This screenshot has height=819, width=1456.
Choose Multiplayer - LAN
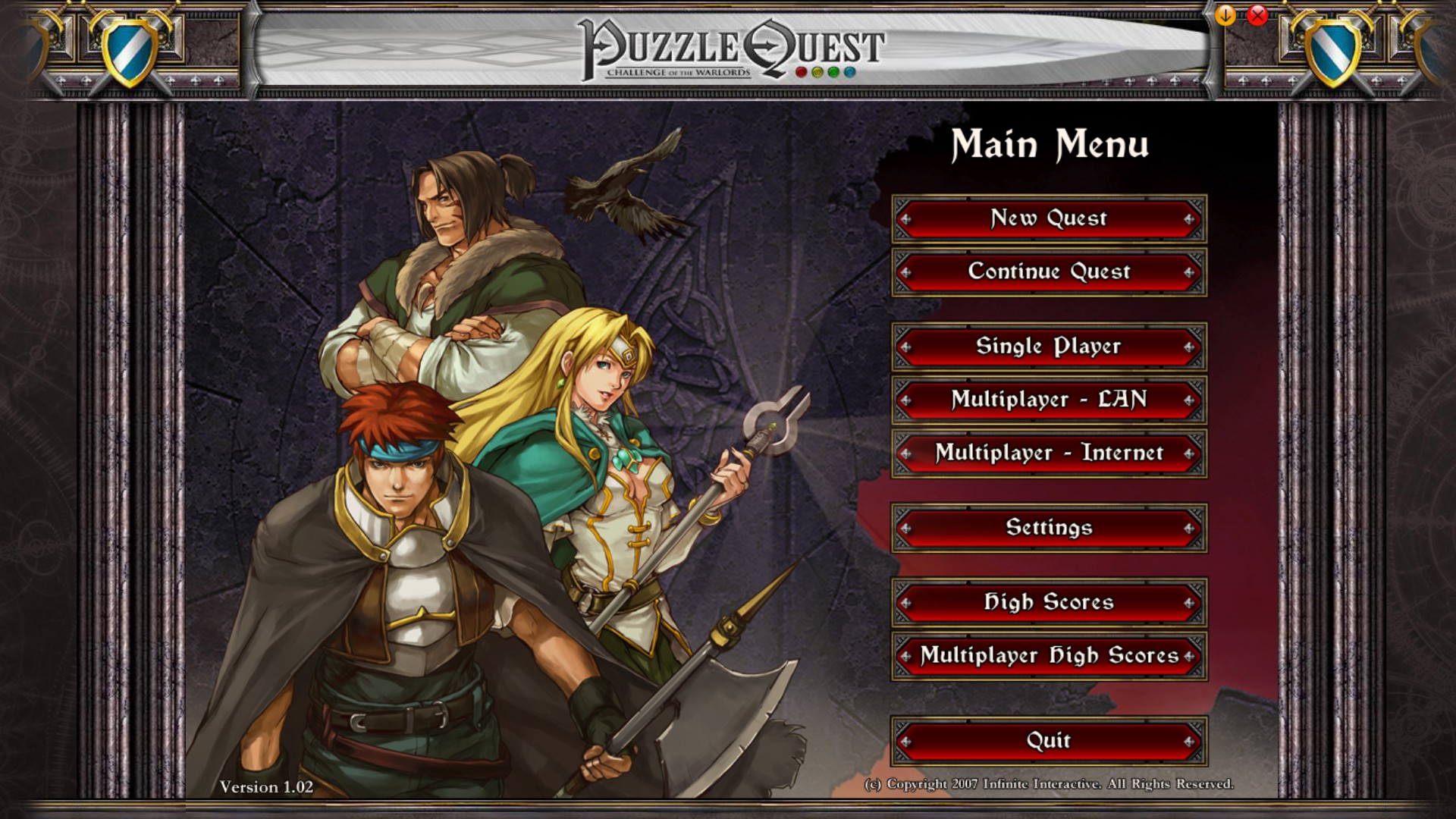pyautogui.click(x=1049, y=400)
